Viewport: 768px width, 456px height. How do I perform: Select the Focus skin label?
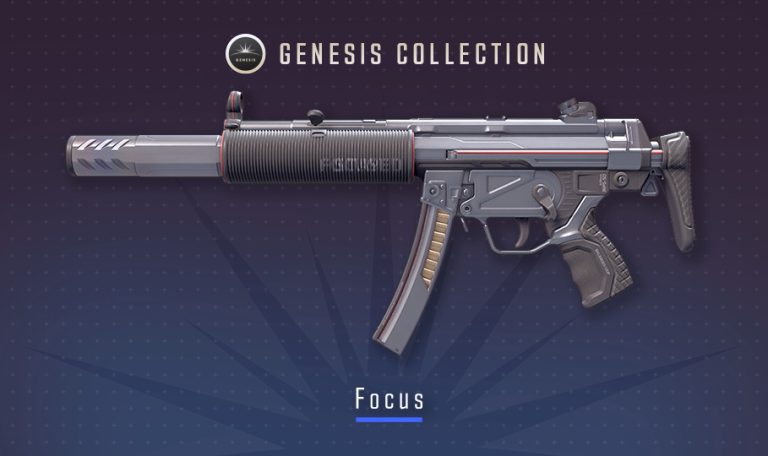tap(389, 399)
